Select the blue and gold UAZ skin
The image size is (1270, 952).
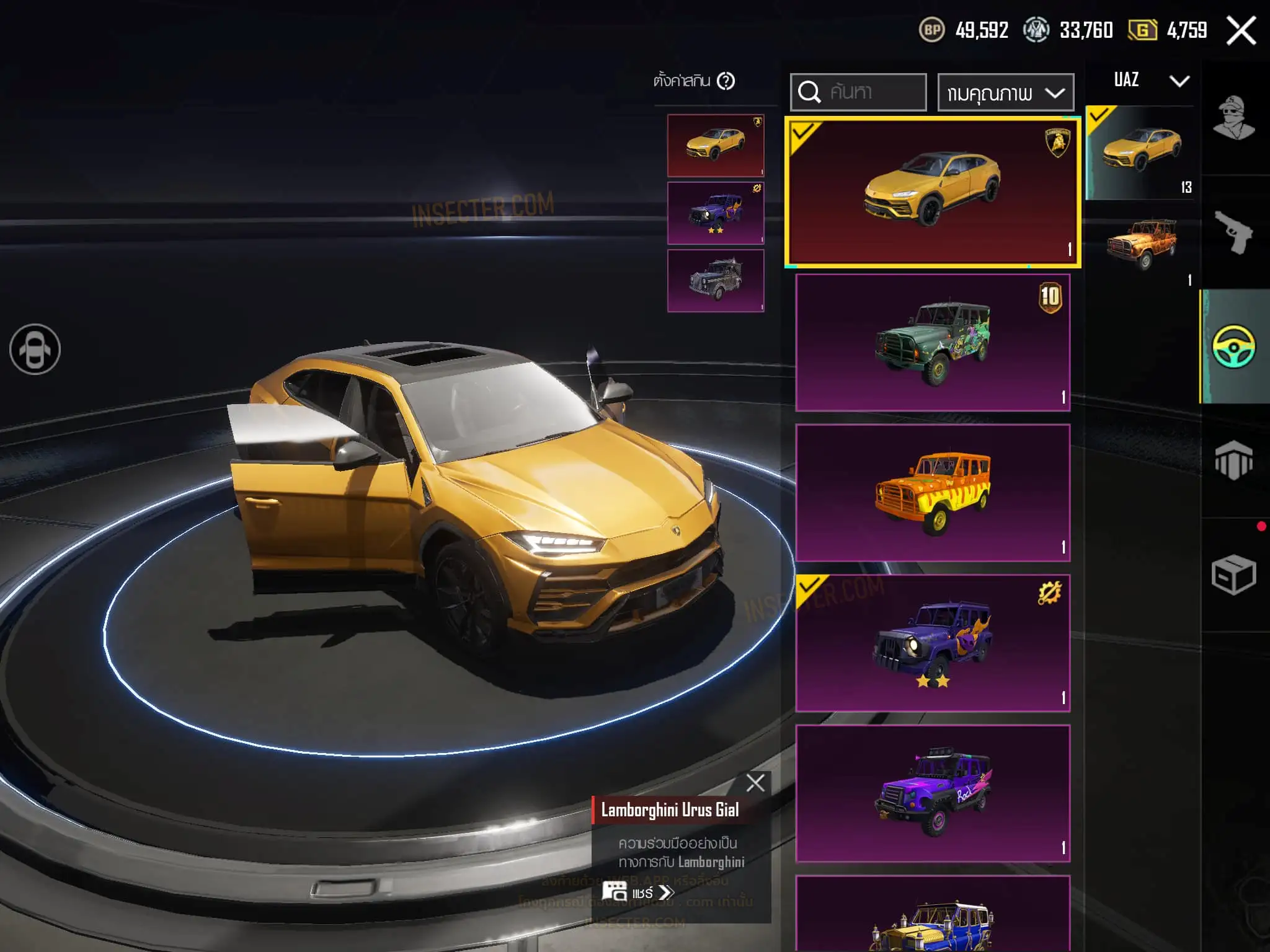pos(932,914)
